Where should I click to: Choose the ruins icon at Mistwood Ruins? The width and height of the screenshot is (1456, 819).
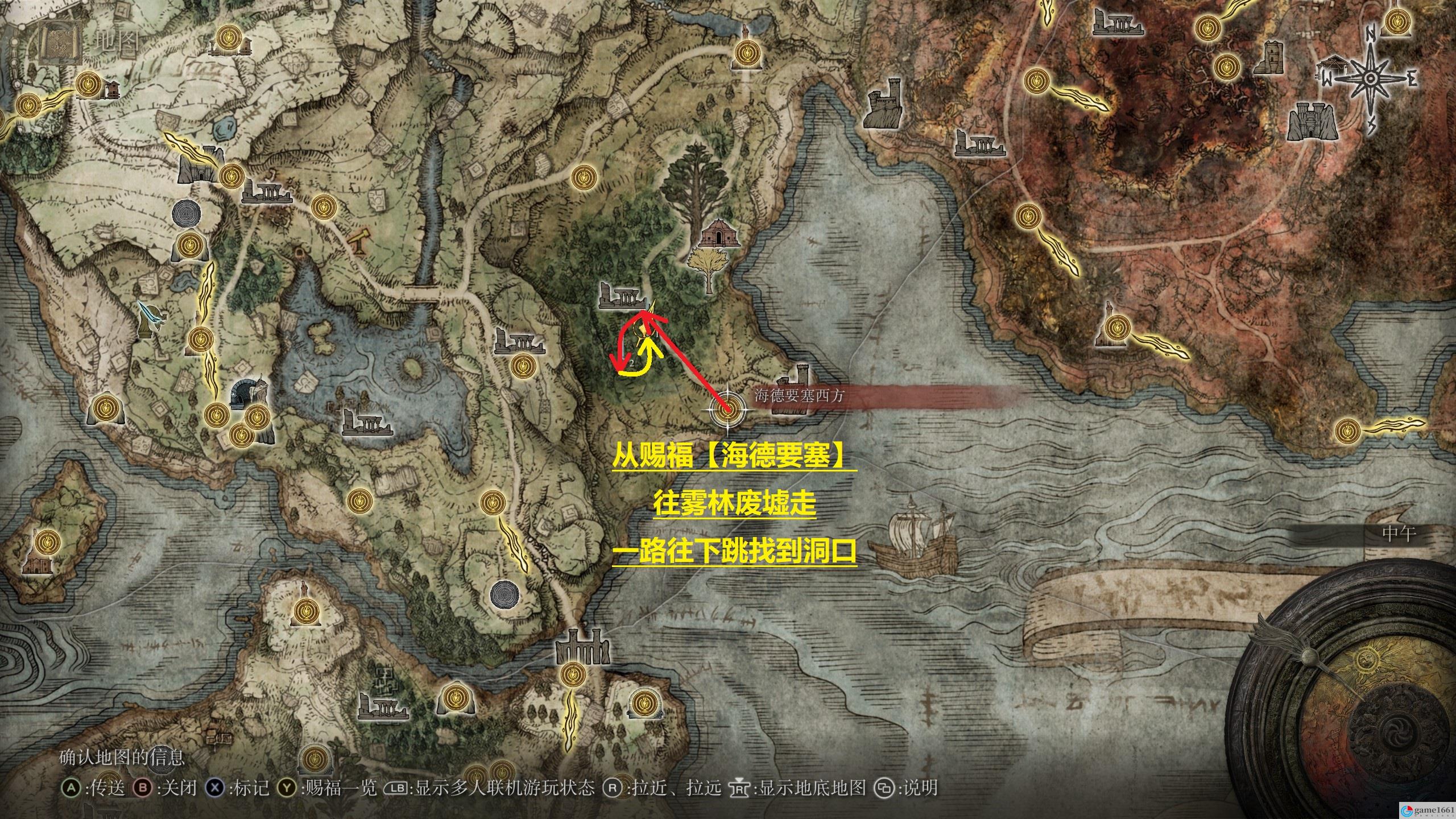pos(623,297)
